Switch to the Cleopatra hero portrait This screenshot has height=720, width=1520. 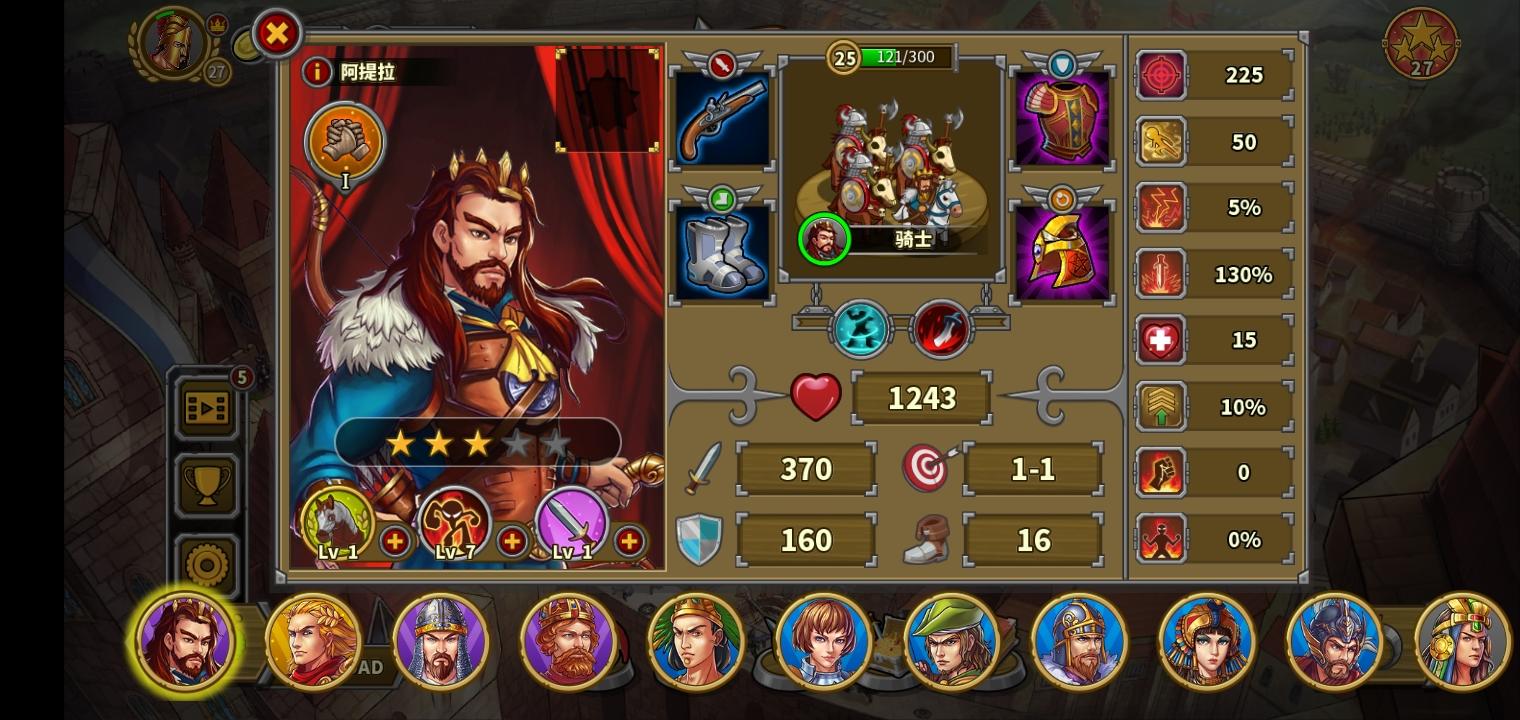1208,642
